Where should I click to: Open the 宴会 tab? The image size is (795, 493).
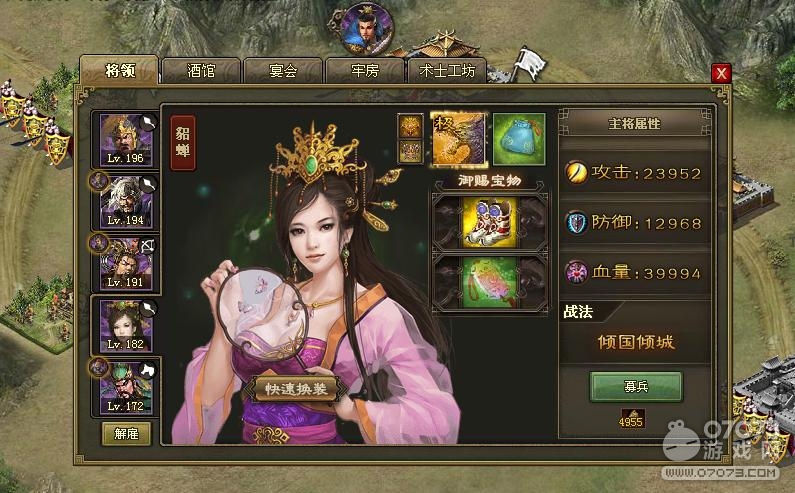pos(283,71)
